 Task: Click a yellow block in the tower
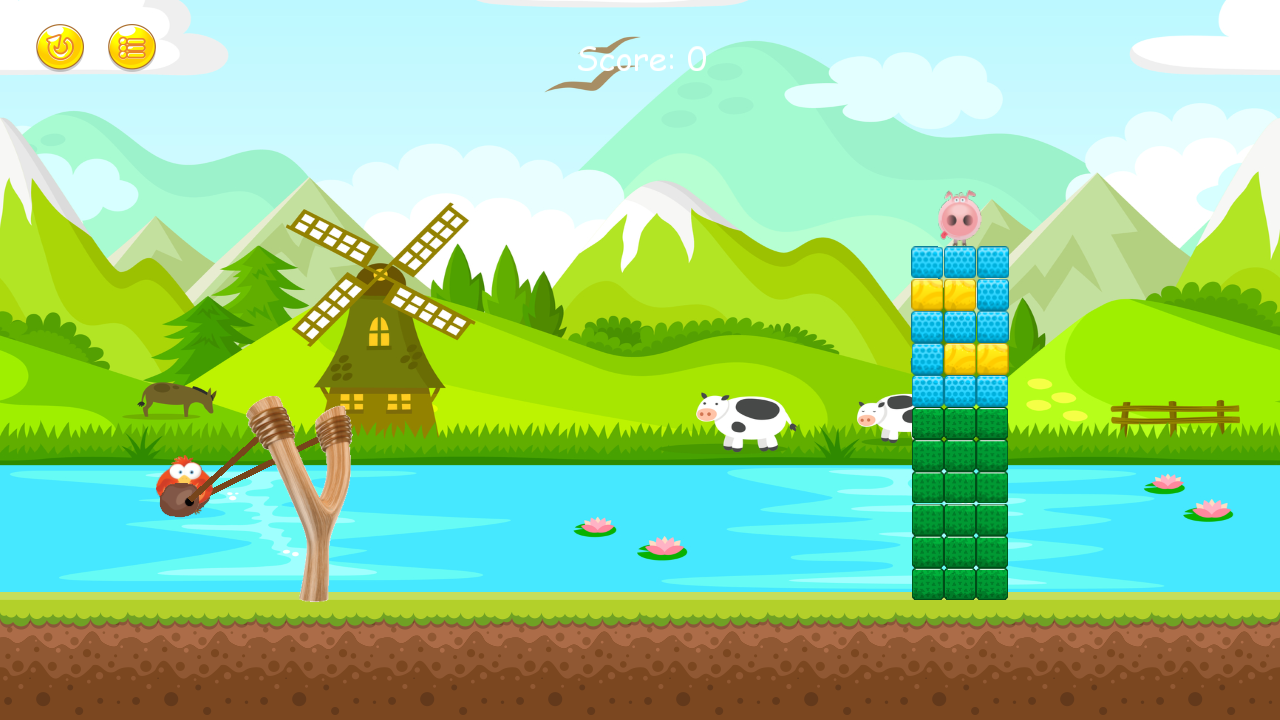925,293
